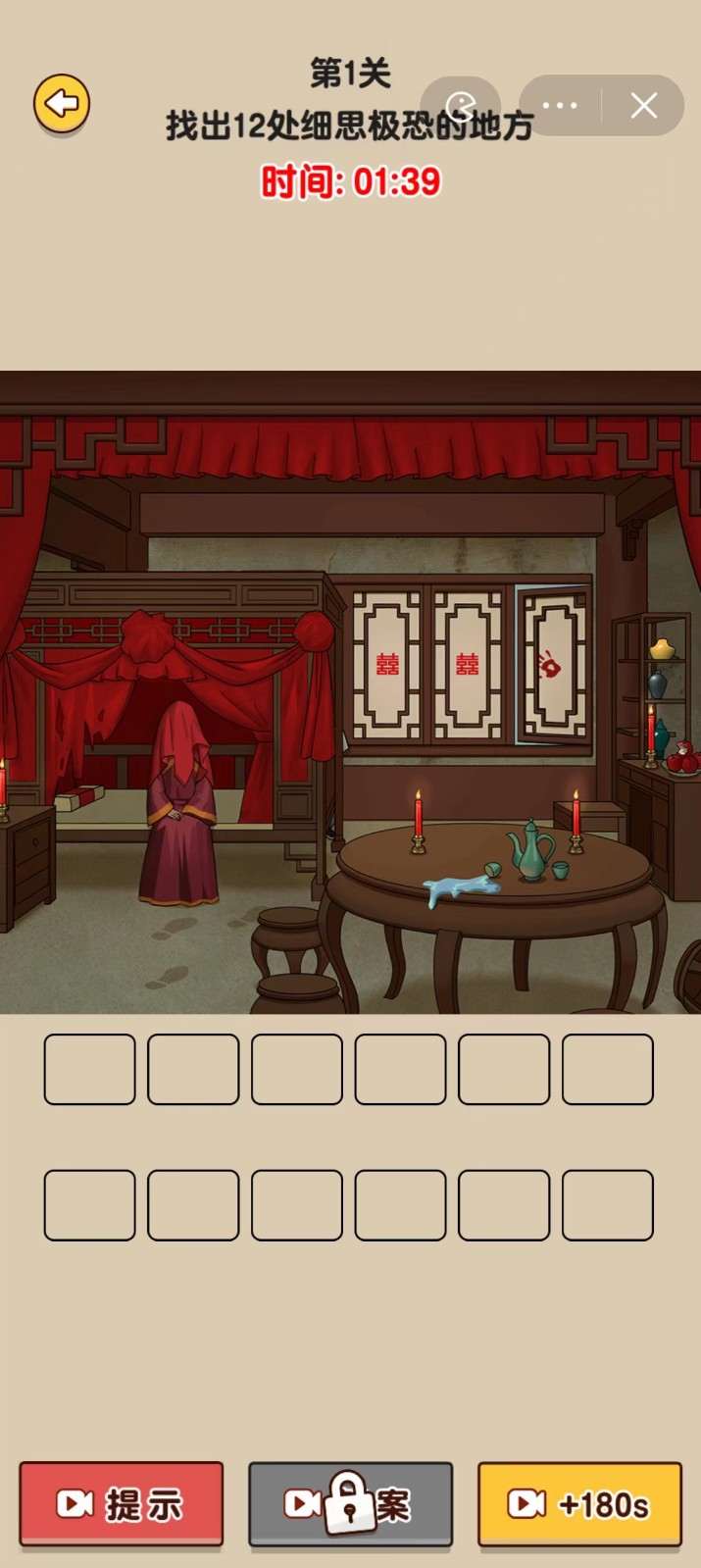Close the mini-program with the X

[x=643, y=106]
